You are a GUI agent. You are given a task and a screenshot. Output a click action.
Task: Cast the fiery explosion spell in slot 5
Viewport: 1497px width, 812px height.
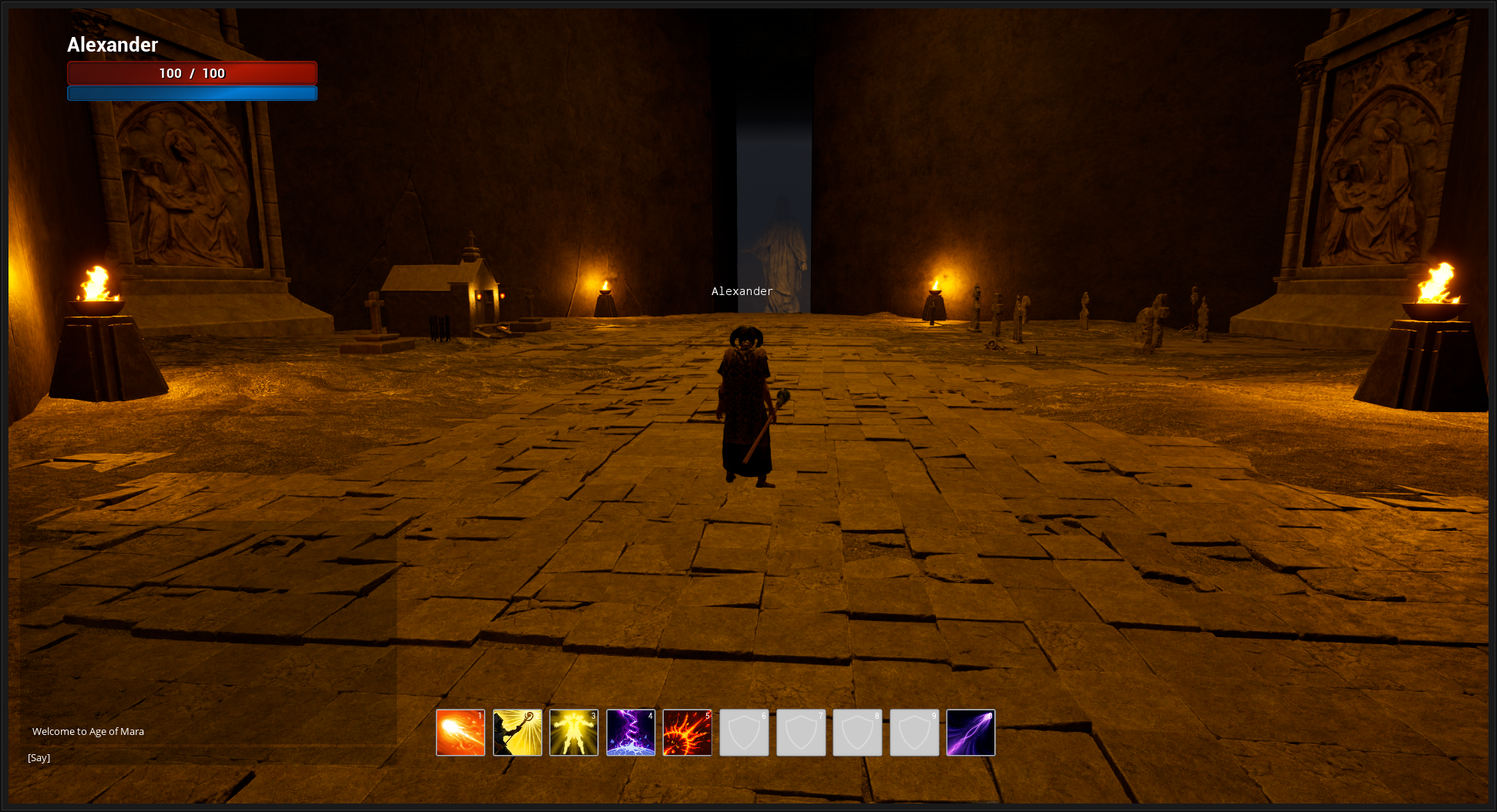pyautogui.click(x=687, y=732)
